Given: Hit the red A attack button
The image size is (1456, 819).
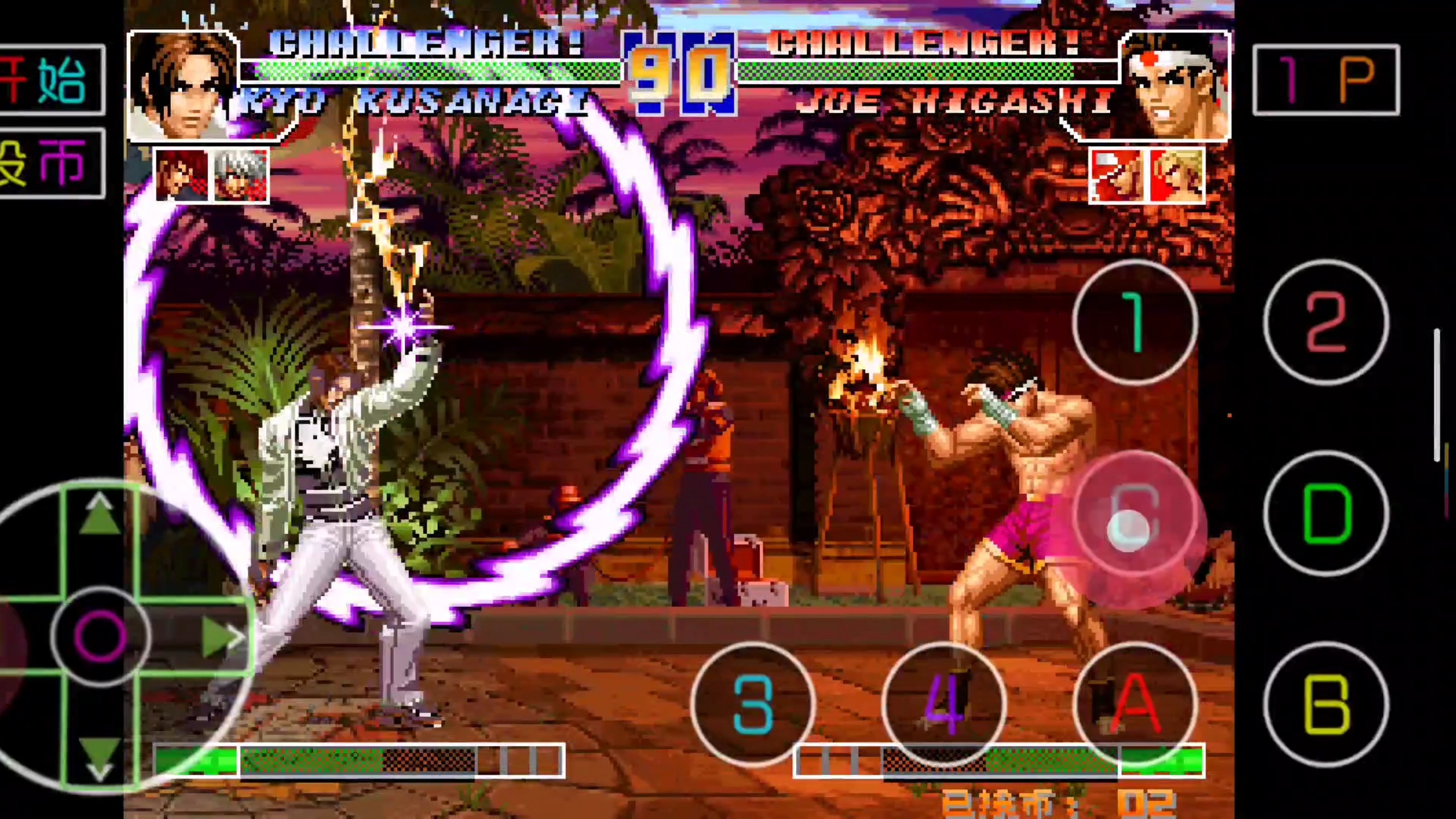Looking at the screenshot, I should coord(1135,704).
